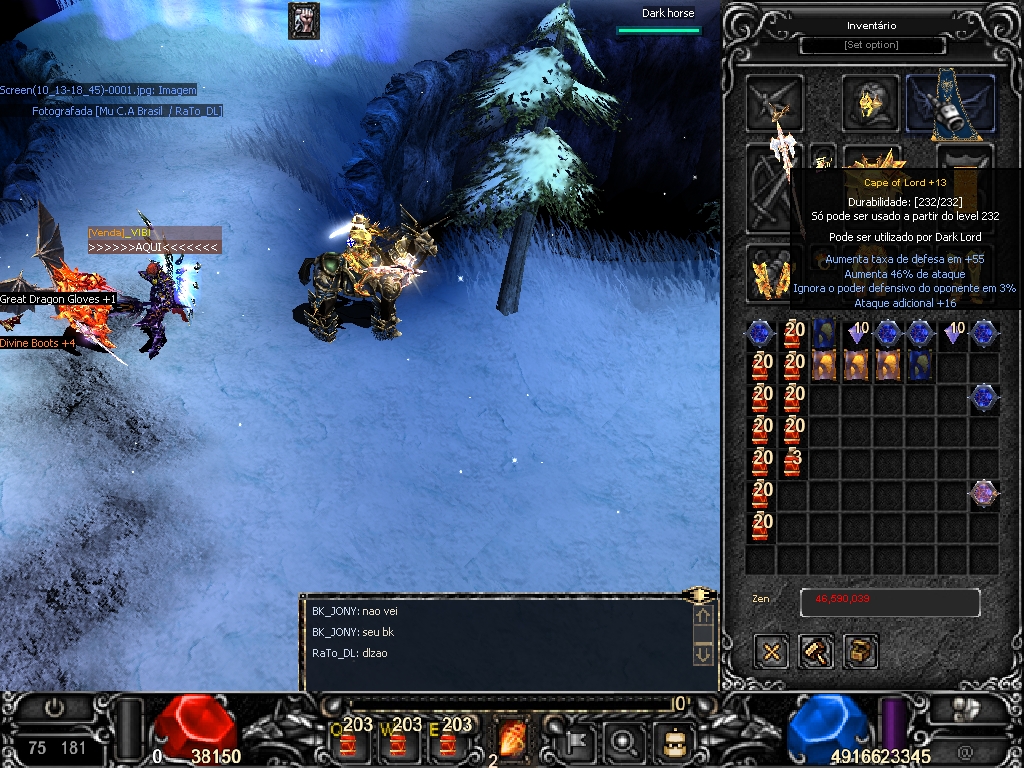
Task: Open the character face button
Action: pos(674,741)
